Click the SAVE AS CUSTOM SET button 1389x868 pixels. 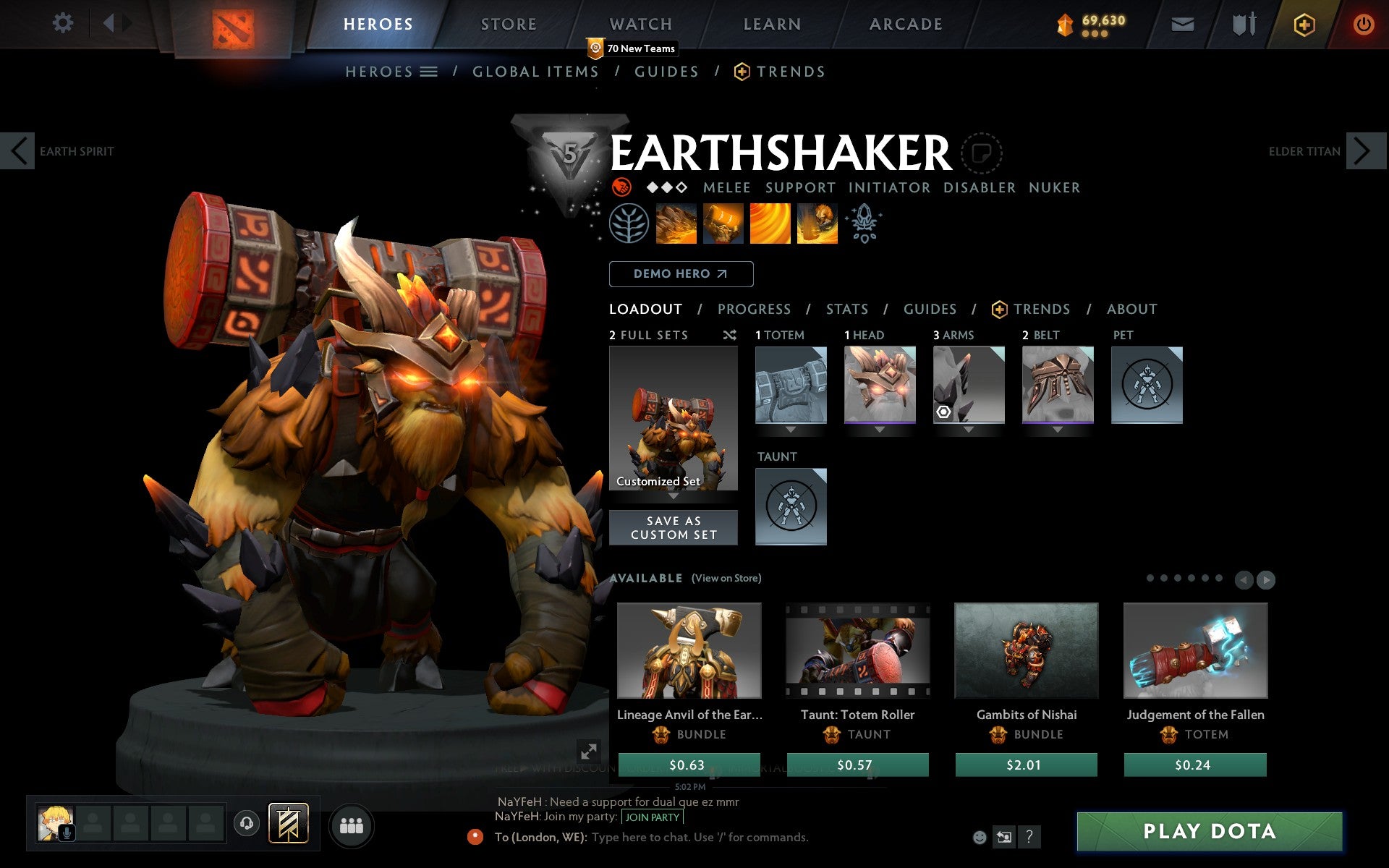coord(673,527)
